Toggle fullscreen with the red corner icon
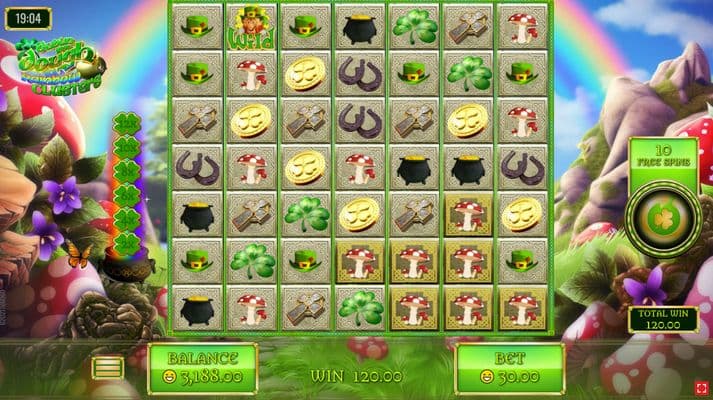The image size is (713, 400). click(x=702, y=387)
